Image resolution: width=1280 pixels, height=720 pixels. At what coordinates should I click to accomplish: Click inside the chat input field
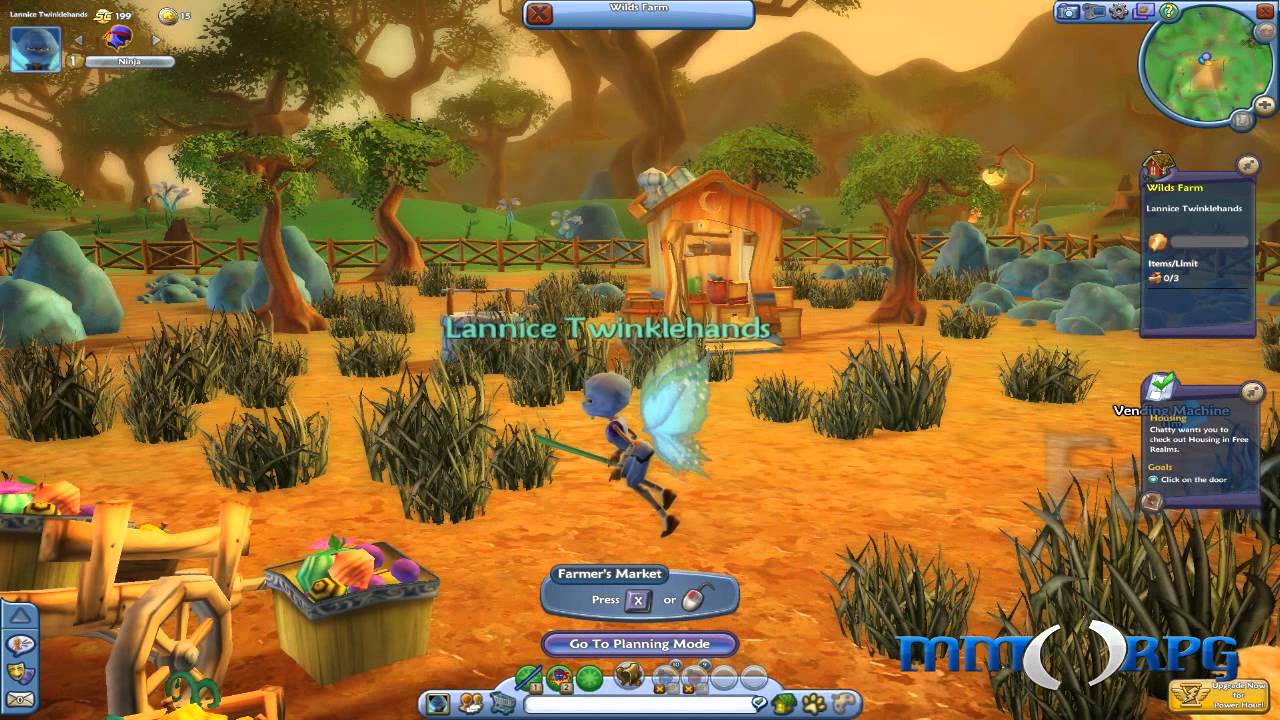(x=640, y=702)
